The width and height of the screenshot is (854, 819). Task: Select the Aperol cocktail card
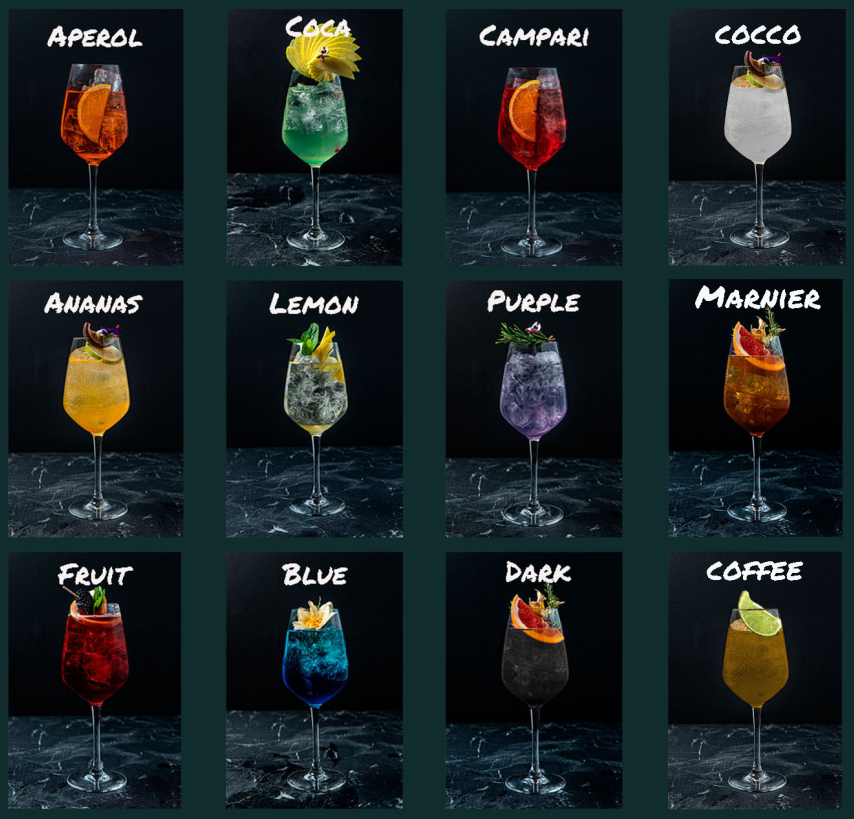[x=95, y=137]
